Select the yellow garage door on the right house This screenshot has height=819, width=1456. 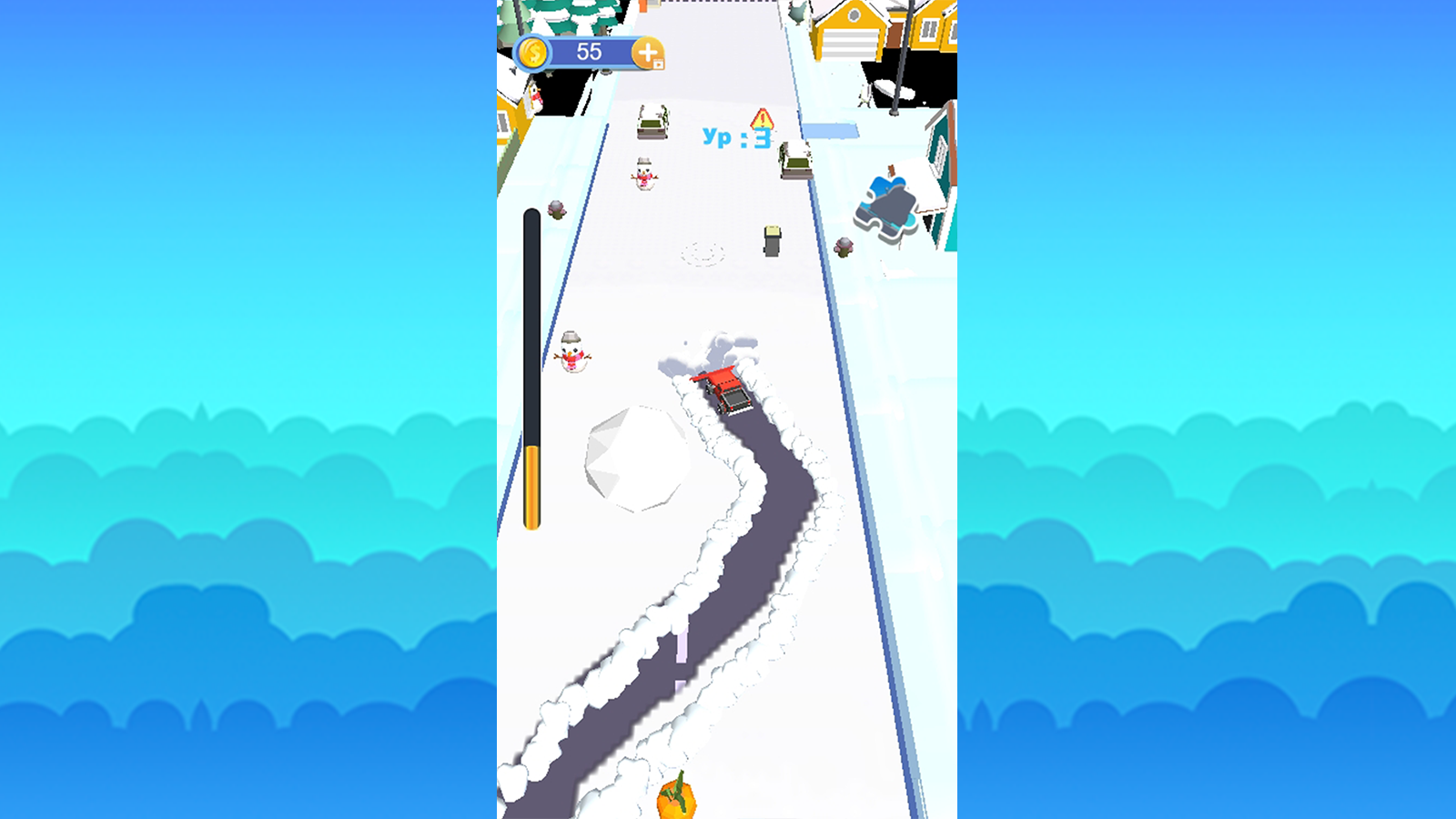(x=853, y=44)
